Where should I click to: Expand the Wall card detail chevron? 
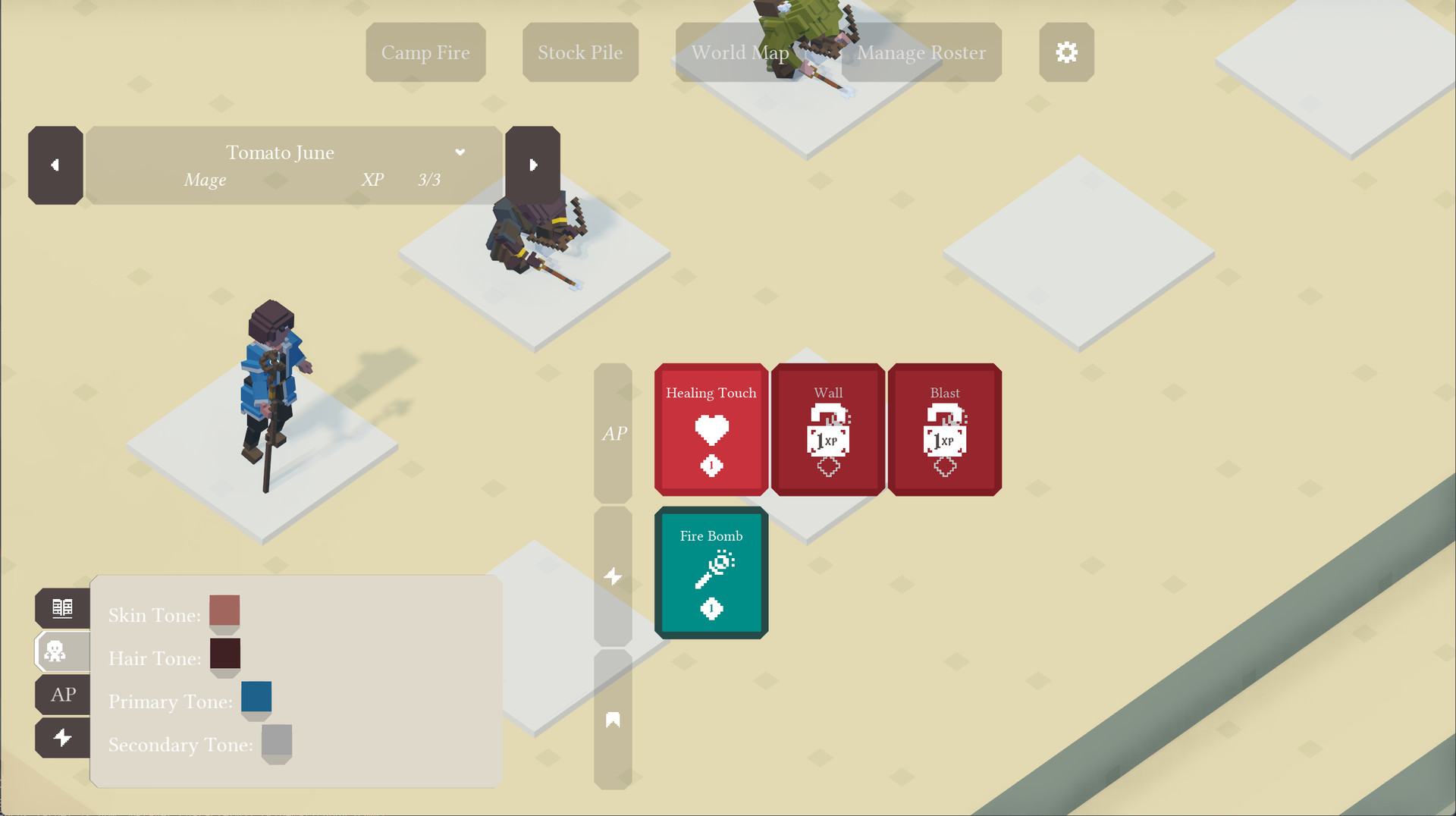point(827,468)
